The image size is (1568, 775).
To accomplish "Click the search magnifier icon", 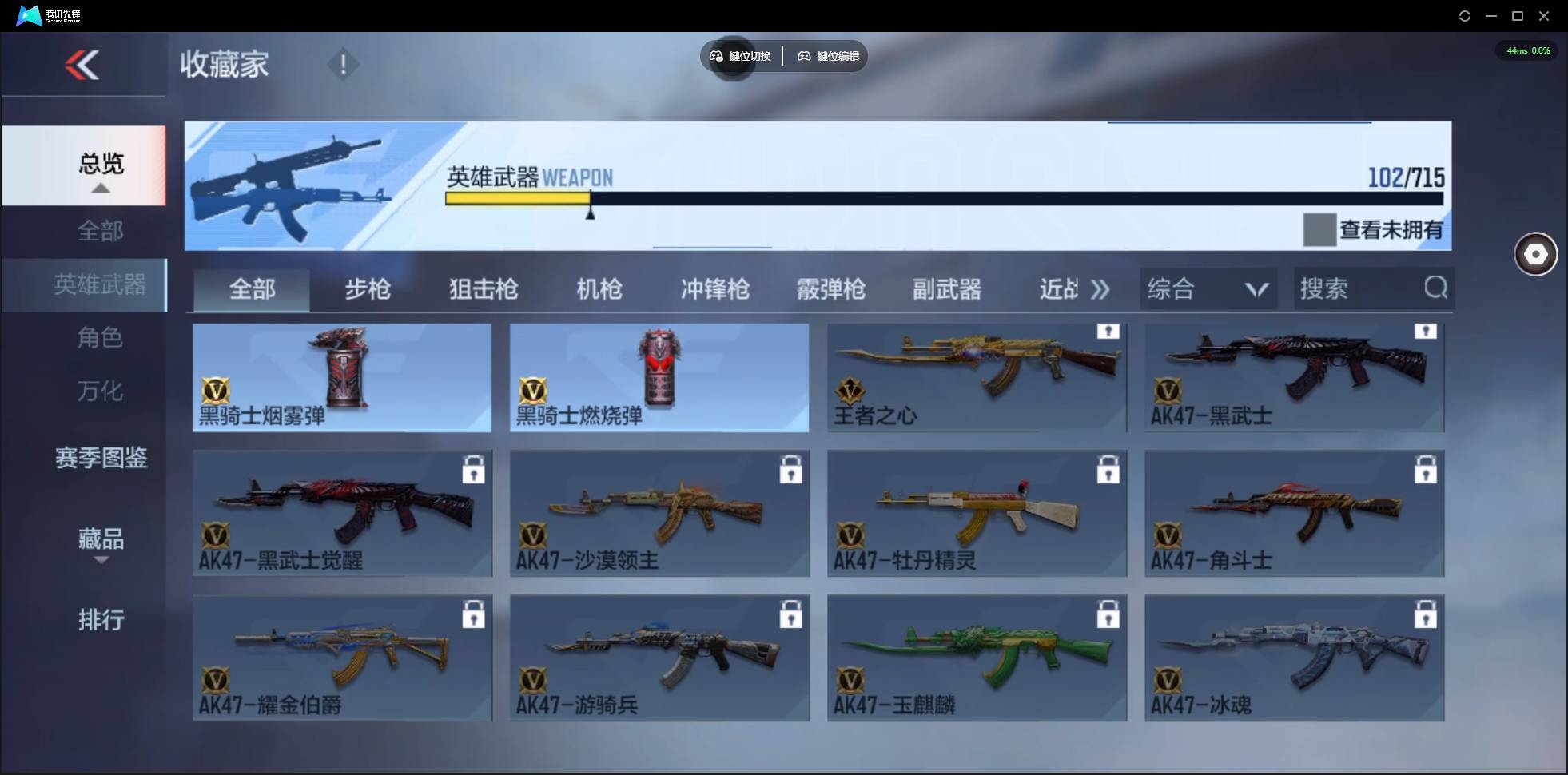I will pos(1436,288).
